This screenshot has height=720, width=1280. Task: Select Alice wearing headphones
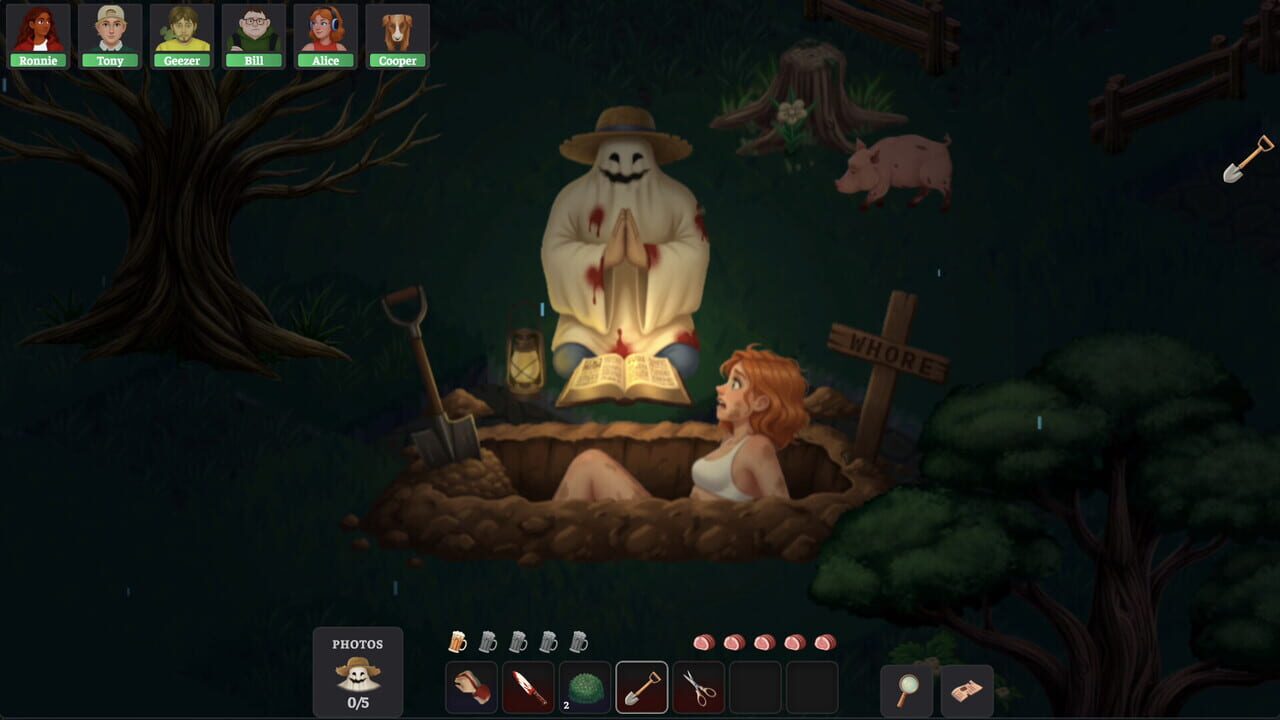[x=326, y=30]
